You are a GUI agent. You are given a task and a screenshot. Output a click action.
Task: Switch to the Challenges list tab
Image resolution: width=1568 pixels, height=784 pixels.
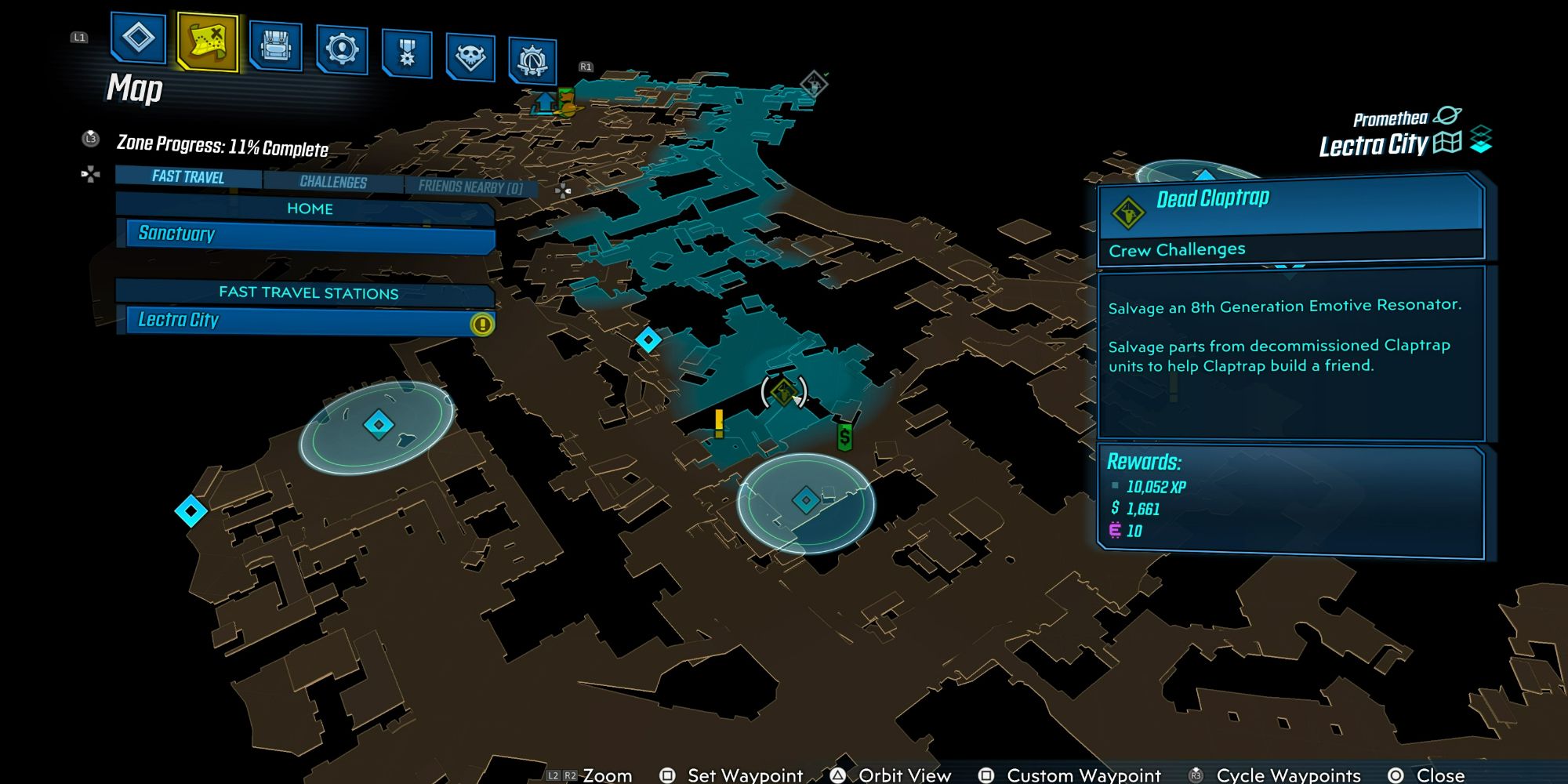pyautogui.click(x=333, y=182)
